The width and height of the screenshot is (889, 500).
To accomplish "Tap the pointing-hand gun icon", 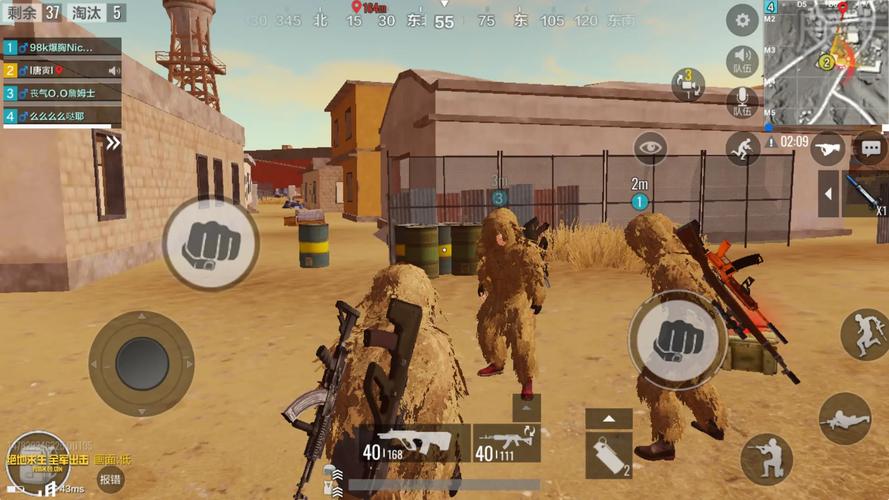I will [826, 148].
